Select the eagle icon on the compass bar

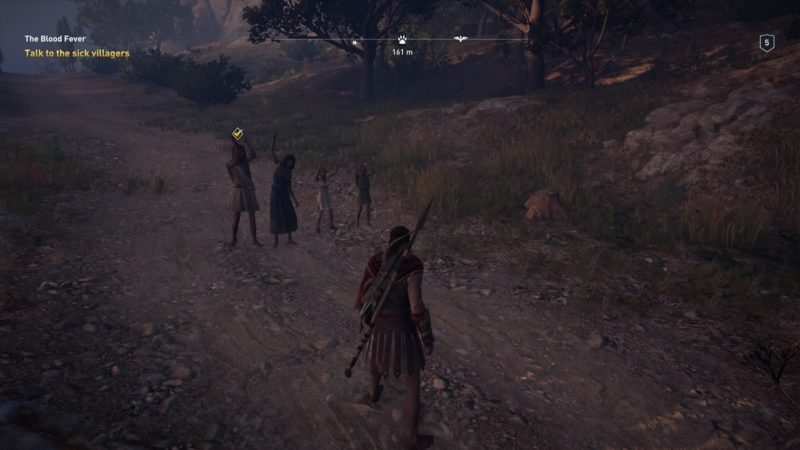pyautogui.click(x=461, y=40)
